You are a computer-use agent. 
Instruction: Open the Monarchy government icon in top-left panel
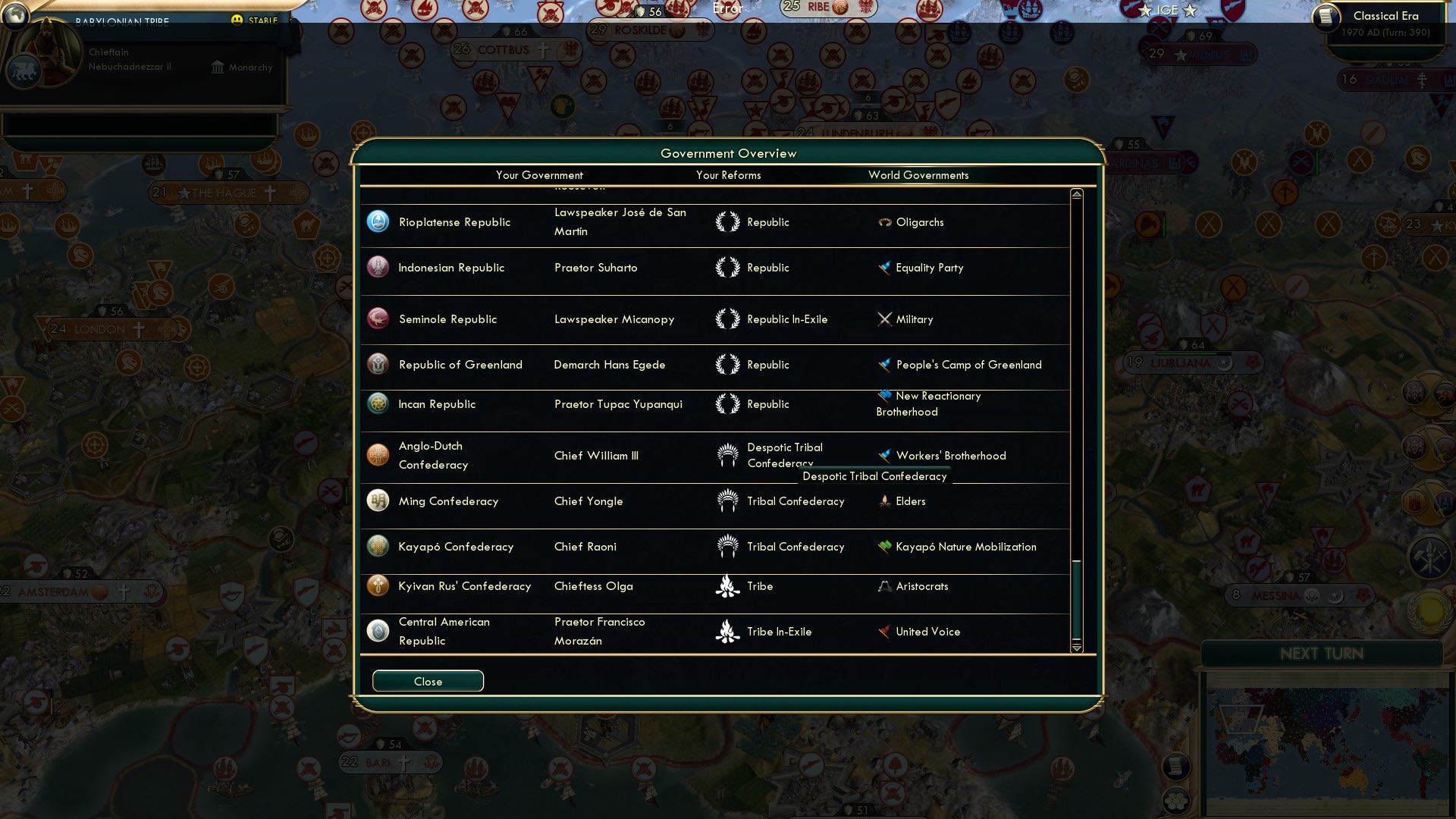pos(217,67)
